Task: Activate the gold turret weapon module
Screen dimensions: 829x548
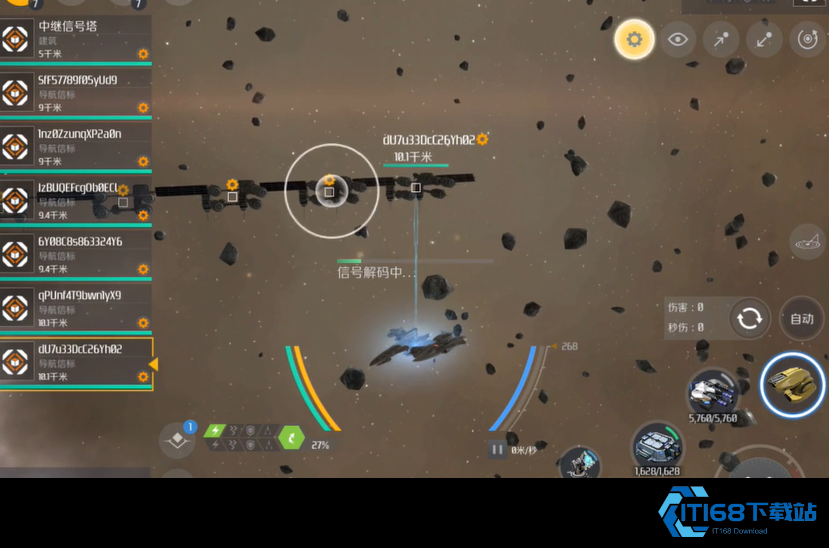Action: [x=792, y=384]
